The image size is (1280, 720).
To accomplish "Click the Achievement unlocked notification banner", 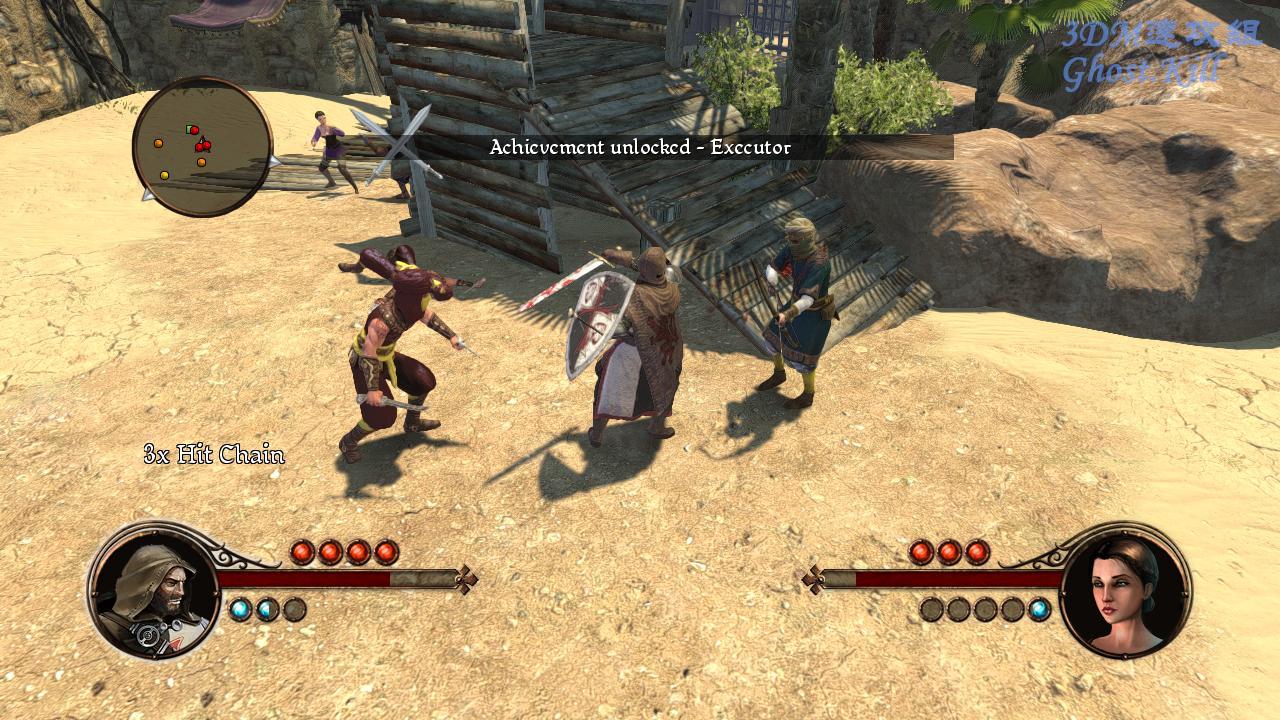I will [640, 148].
